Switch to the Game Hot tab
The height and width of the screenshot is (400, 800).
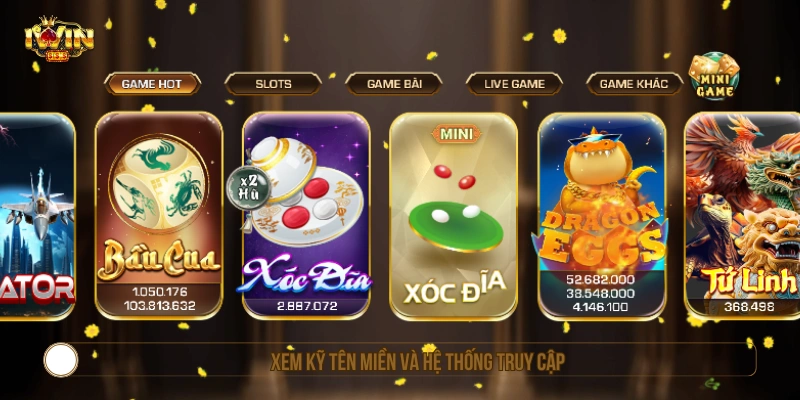click(152, 84)
